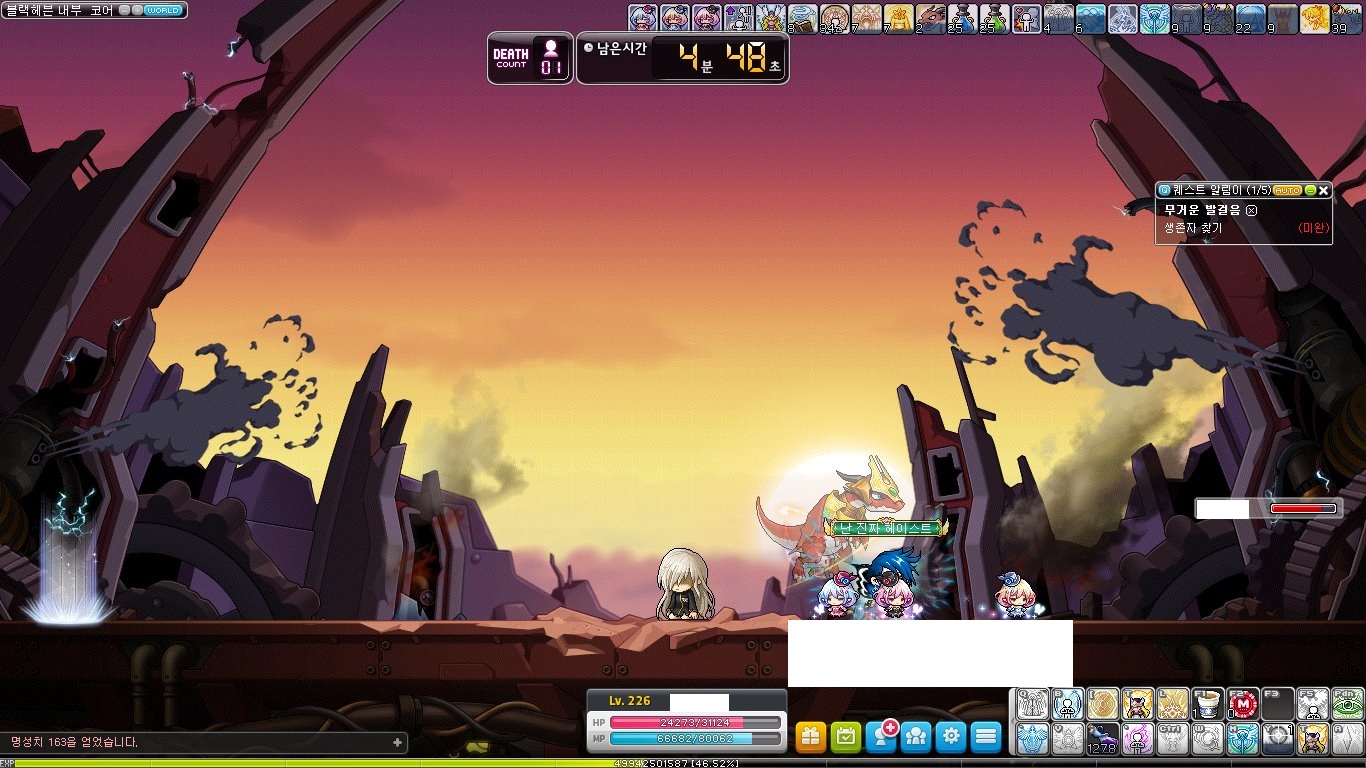1366x768 pixels.
Task: Remove the 무거운 발걸음 quest from tracker
Action: pos(1251,210)
